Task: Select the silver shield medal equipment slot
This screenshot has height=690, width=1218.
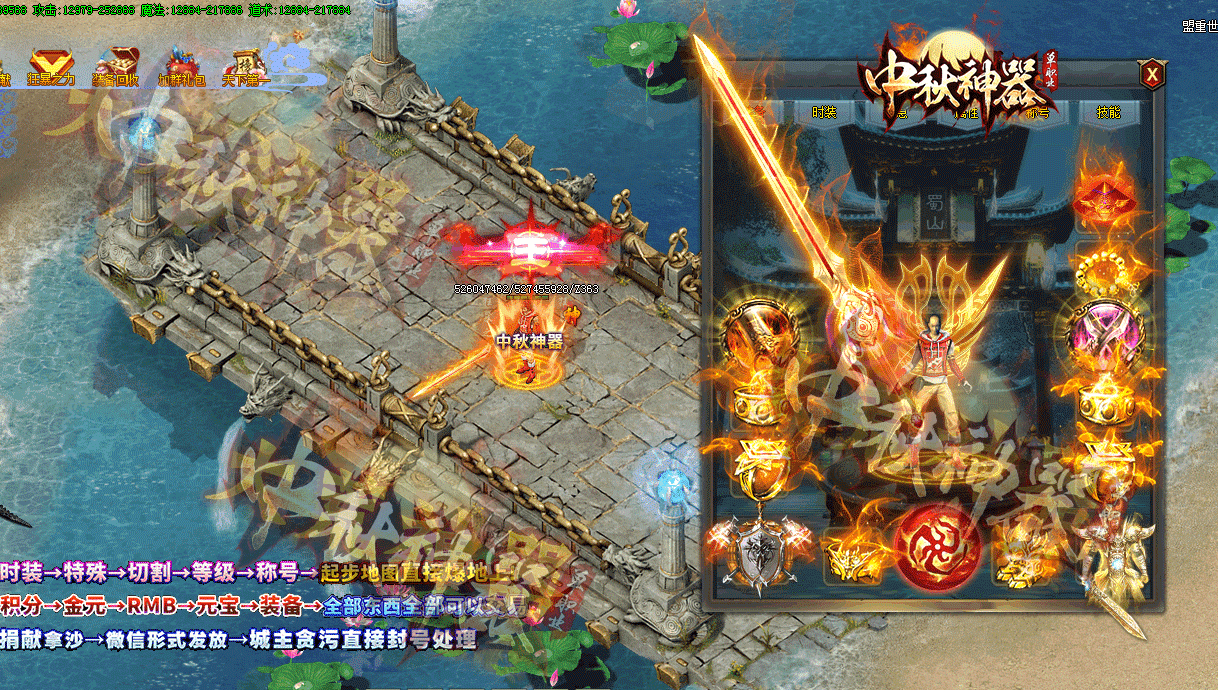Action: 757,549
